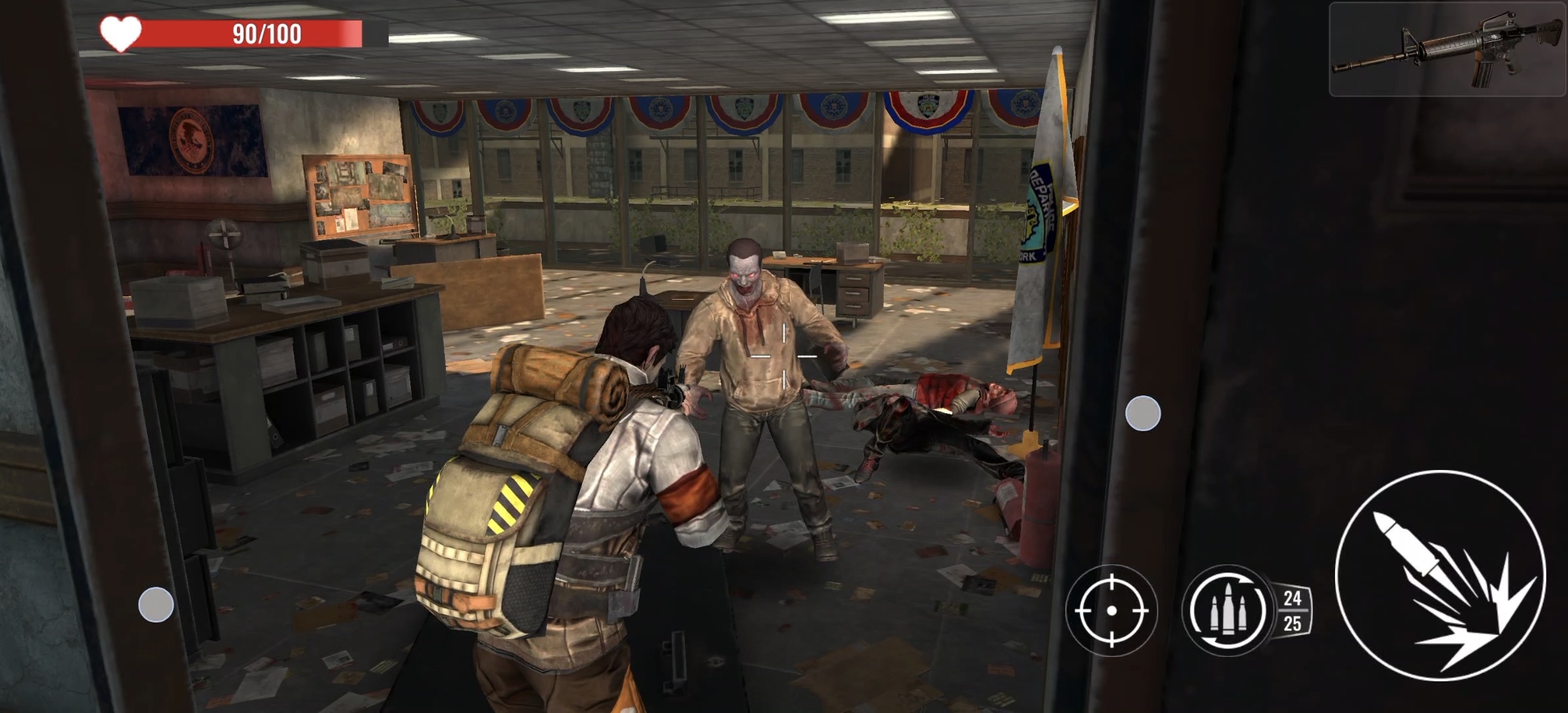The image size is (1568, 713).
Task: Reload using the three-bullets button
Action: click(x=1228, y=610)
